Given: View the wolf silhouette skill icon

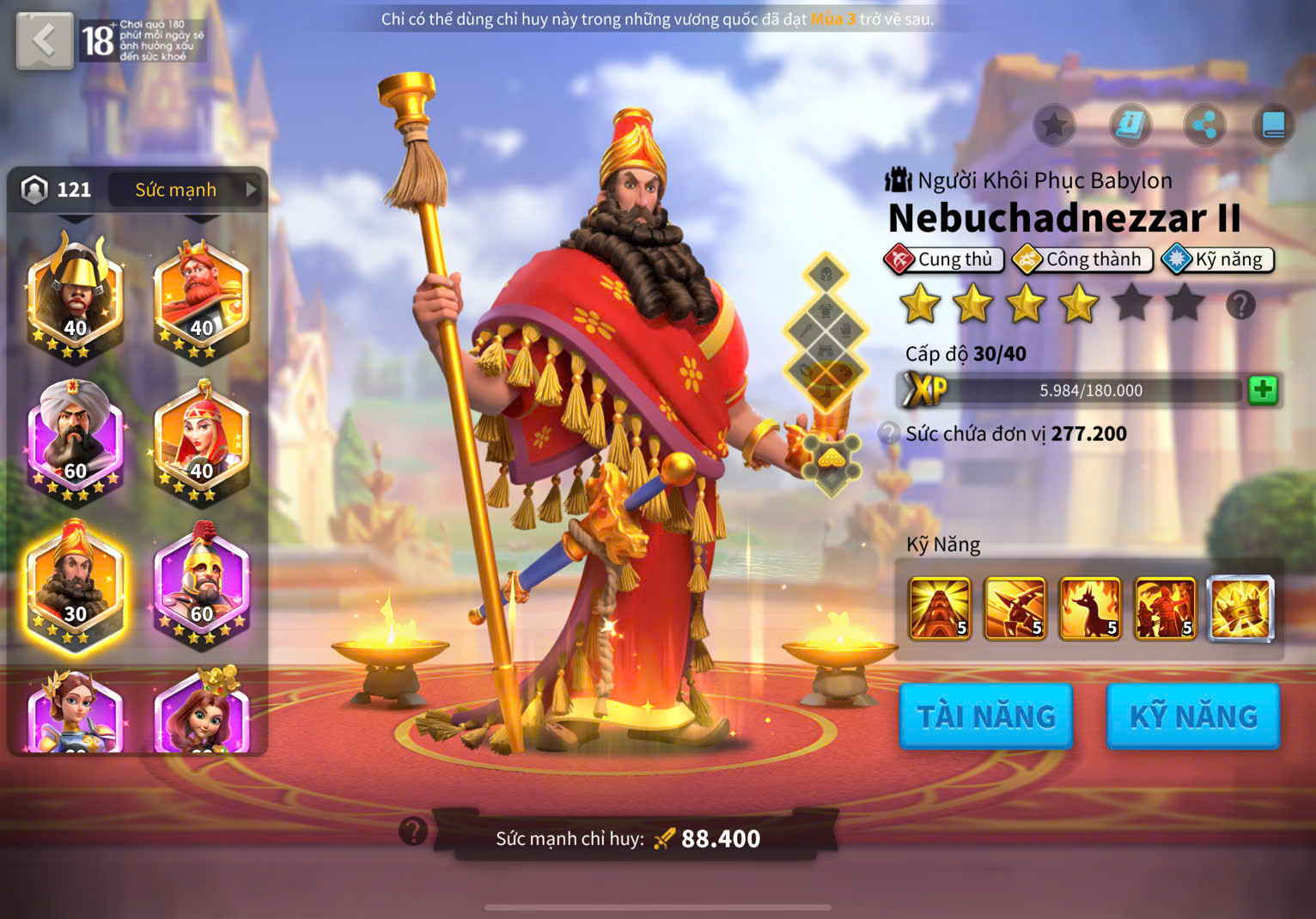Looking at the screenshot, I should [1090, 609].
